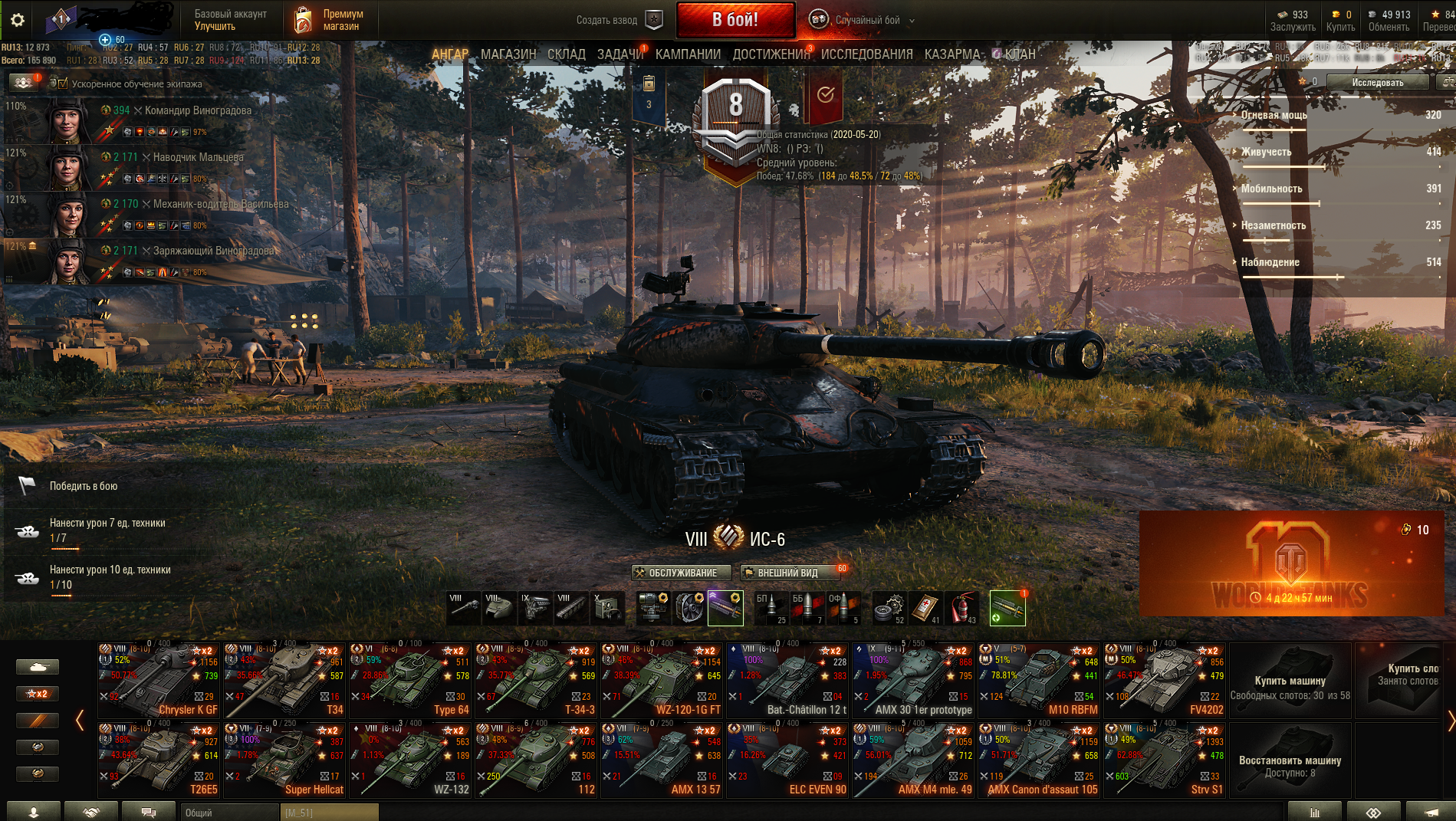Screen dimensions: 1456x821
Task: Go to the ИССЛЕДОВАНИЯ tab
Action: 866,54
